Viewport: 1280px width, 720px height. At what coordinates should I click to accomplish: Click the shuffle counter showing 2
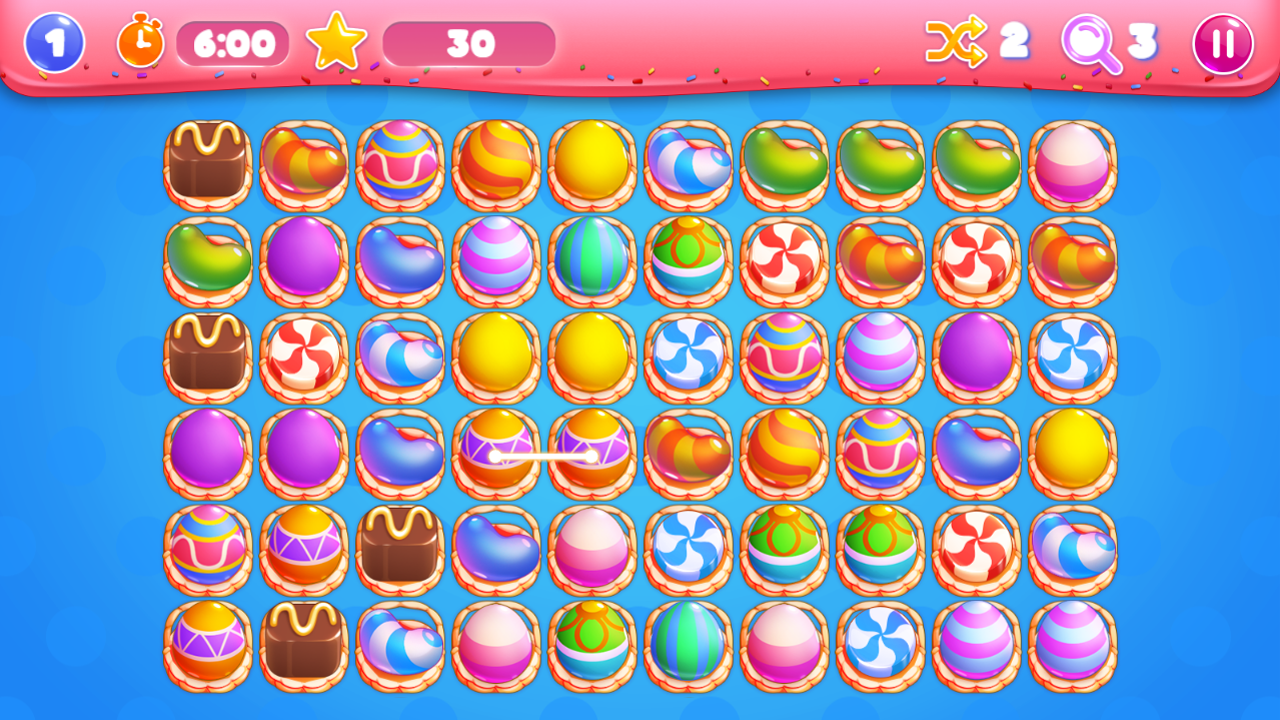(x=1013, y=44)
